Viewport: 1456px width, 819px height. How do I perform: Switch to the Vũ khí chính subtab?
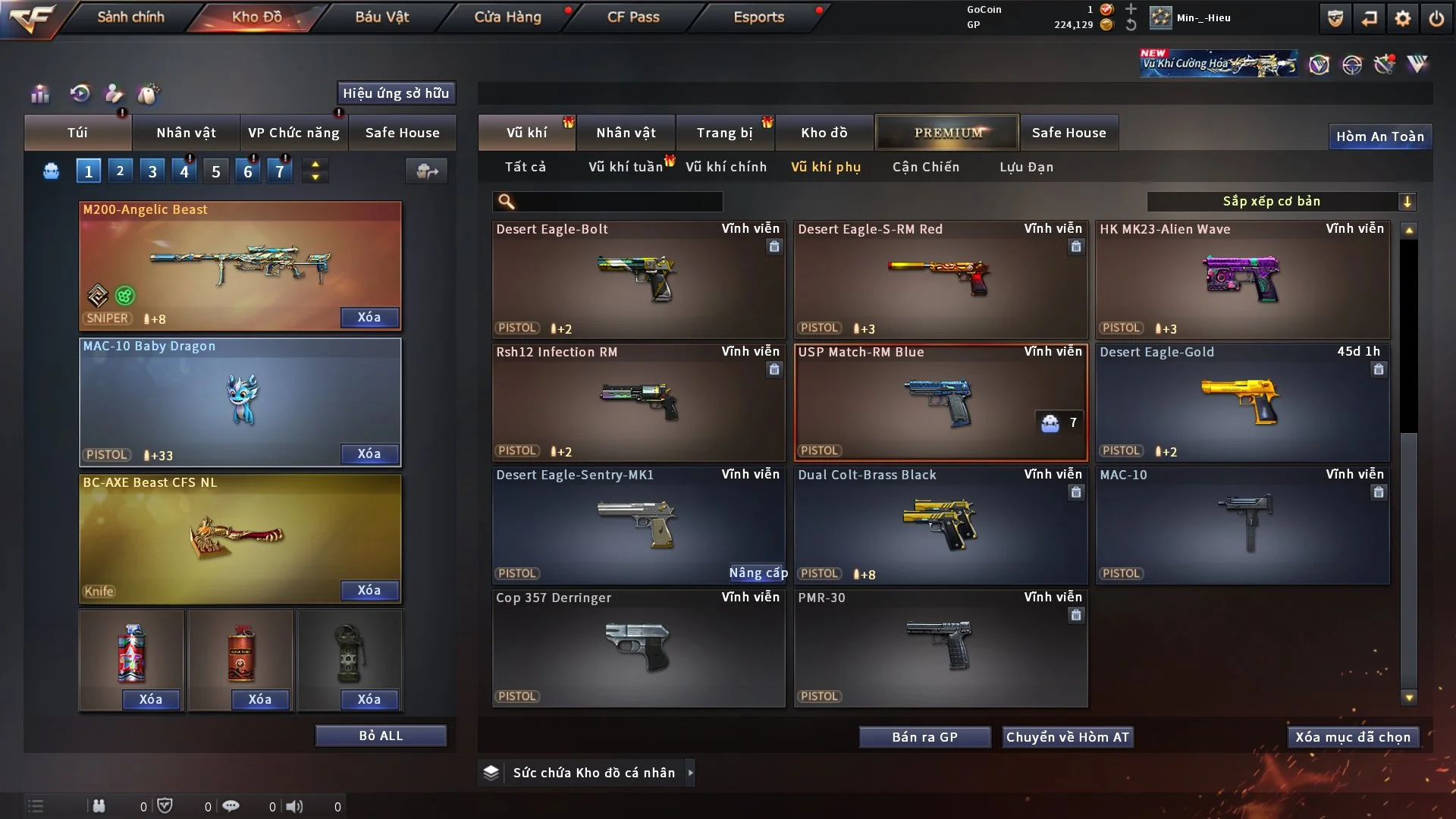tap(726, 167)
